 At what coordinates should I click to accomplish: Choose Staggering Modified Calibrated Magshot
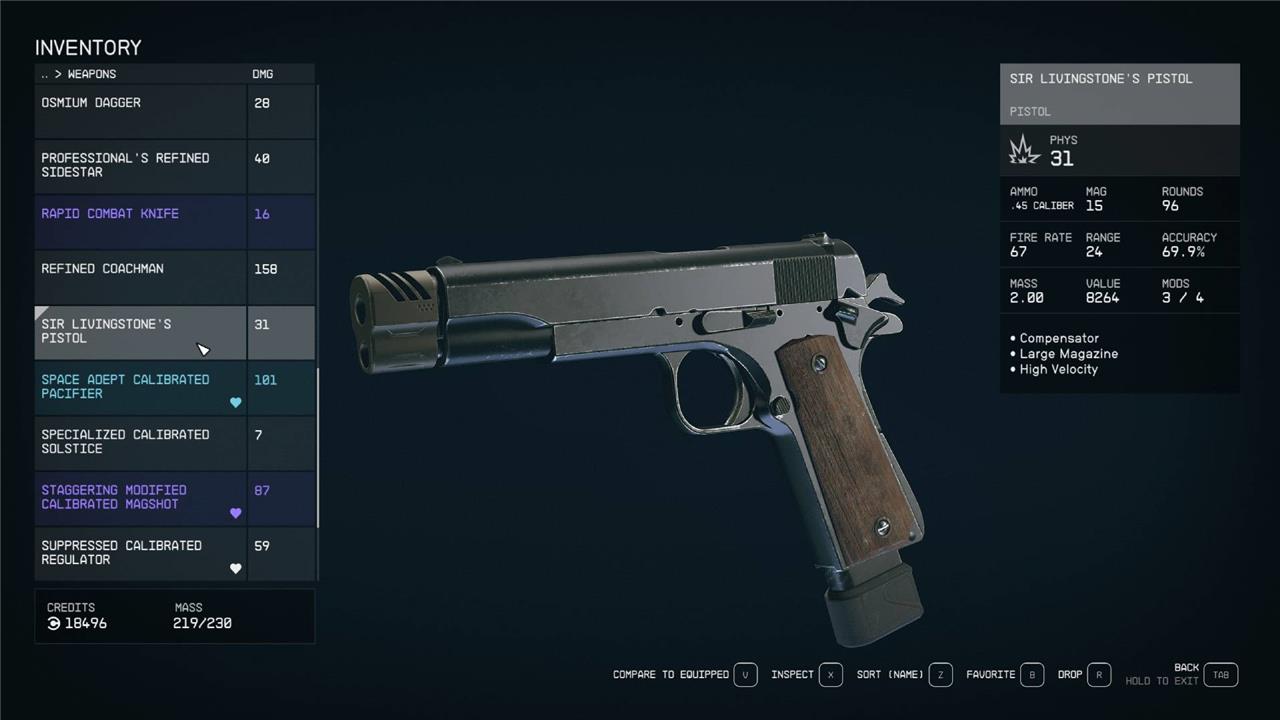[140, 498]
